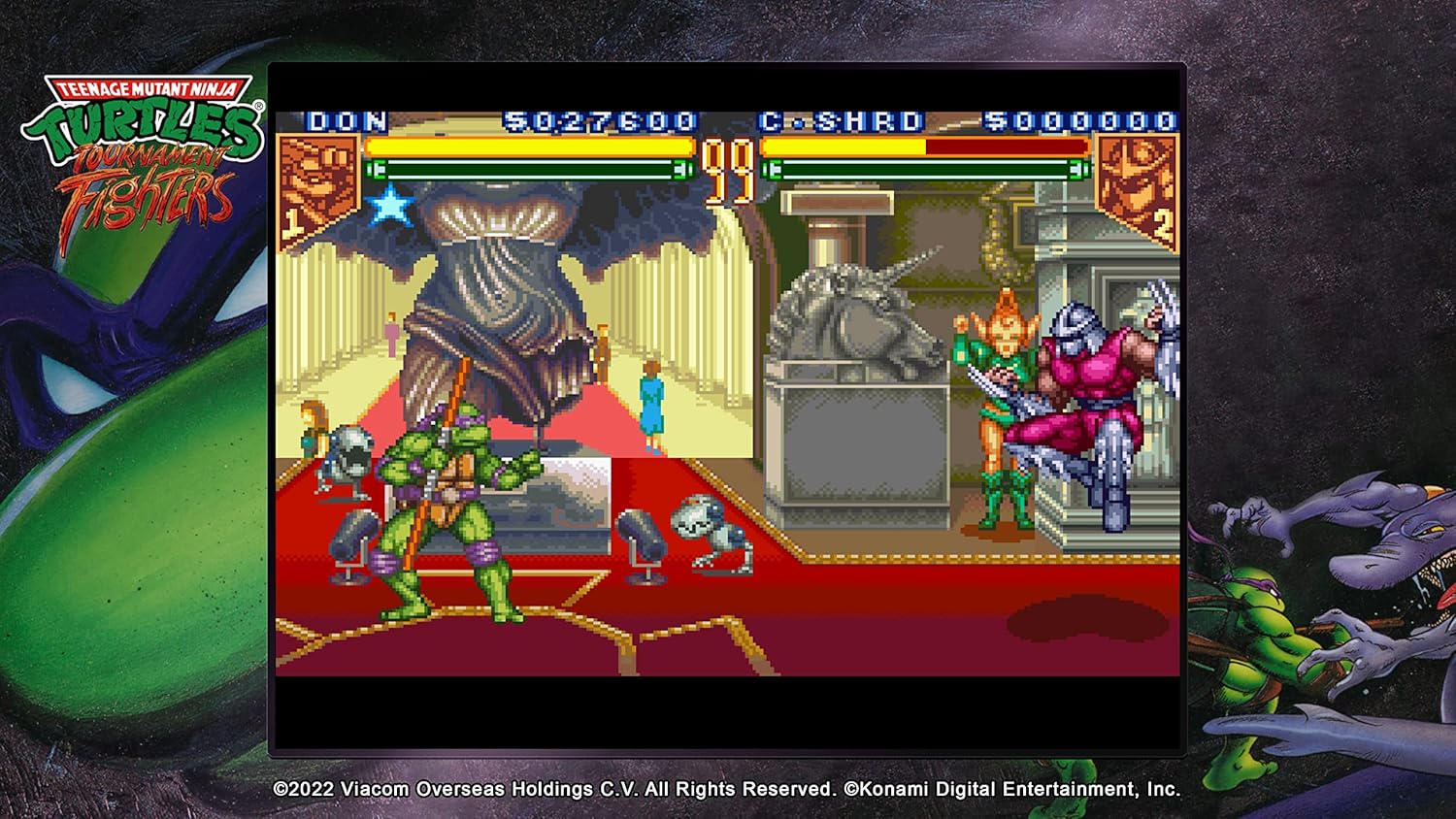Click C•SHRD's yellow health bar
1456x819 pixels.
pos(844,147)
